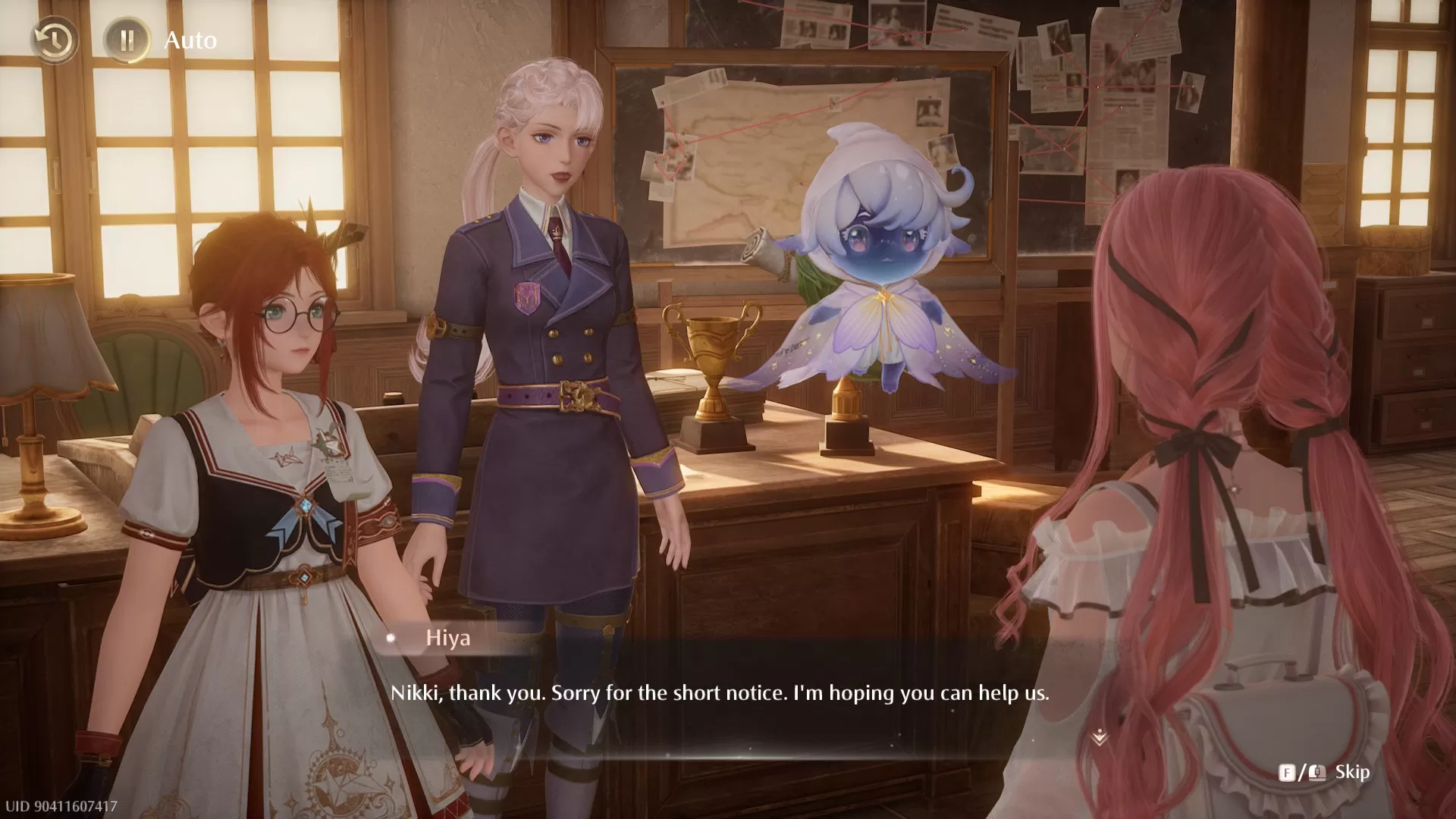The width and height of the screenshot is (1456, 819).
Task: Click the diamond sparkle icon on the Hiya nameplate
Action: pos(391,639)
